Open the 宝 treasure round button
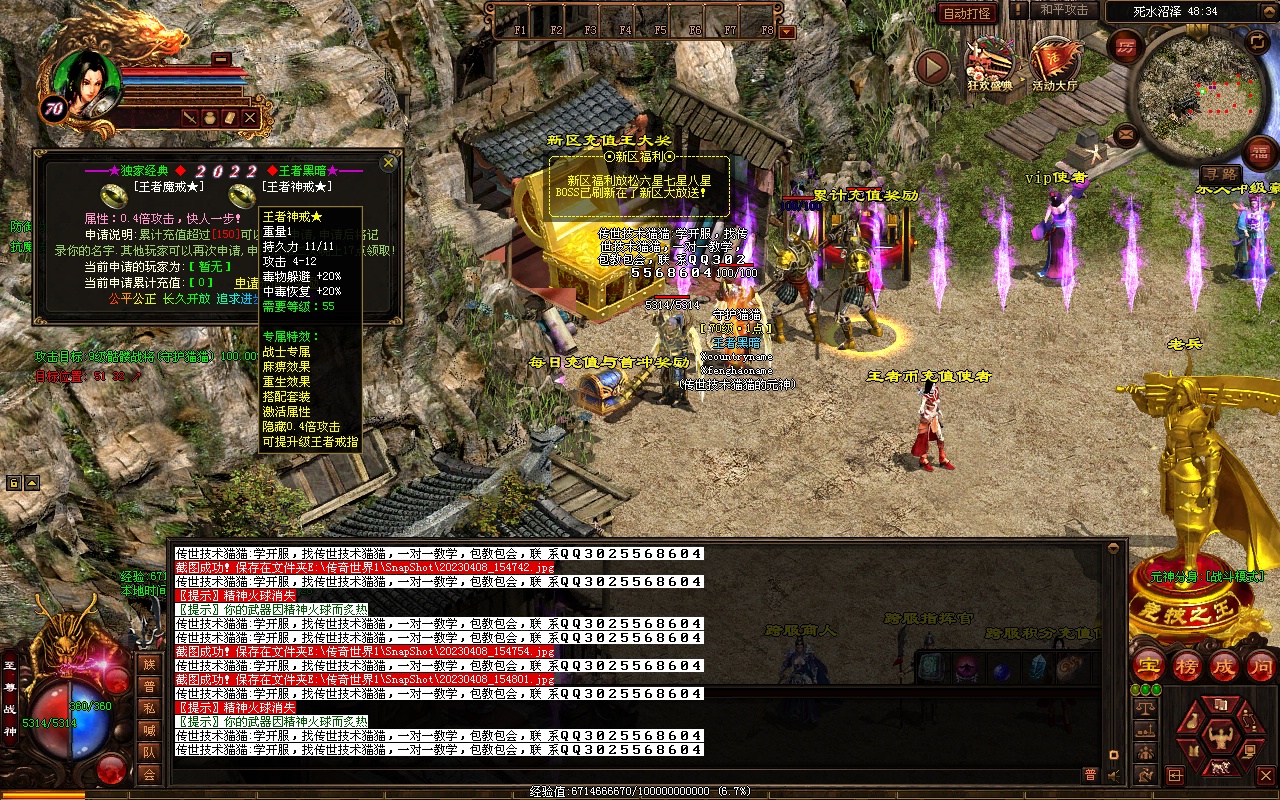Screen dimensions: 1280x800 pyautogui.click(x=1147, y=667)
